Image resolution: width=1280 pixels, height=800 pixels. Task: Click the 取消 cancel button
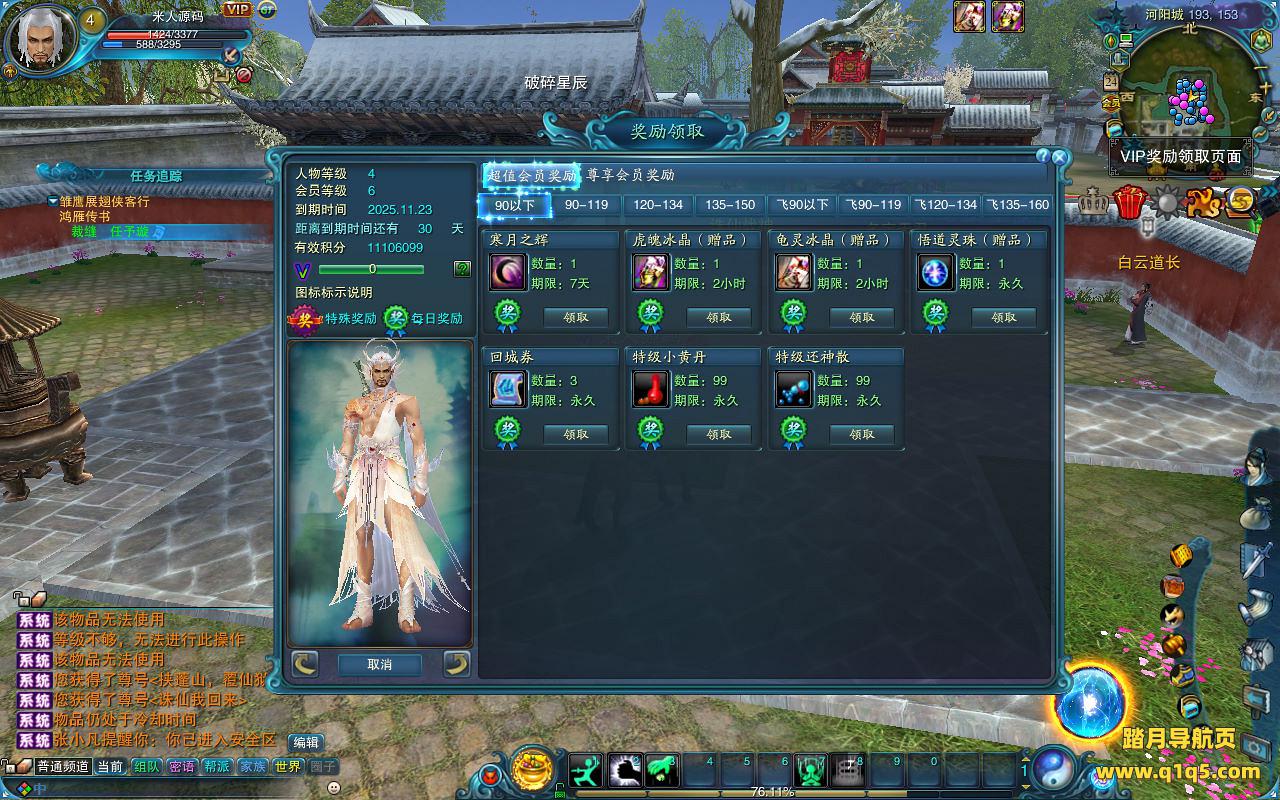[380, 664]
